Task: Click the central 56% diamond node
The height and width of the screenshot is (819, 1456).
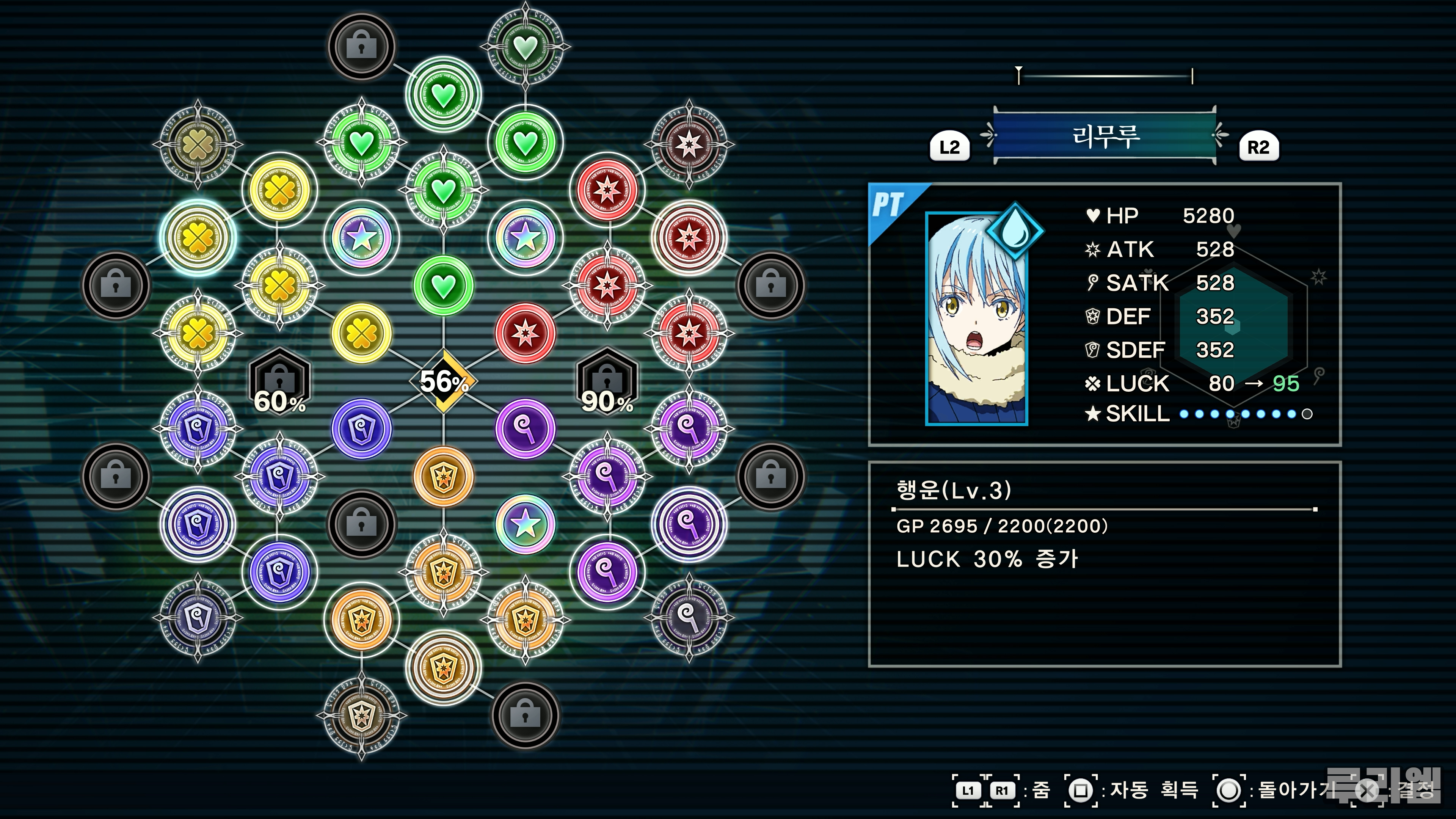Action: (x=444, y=381)
